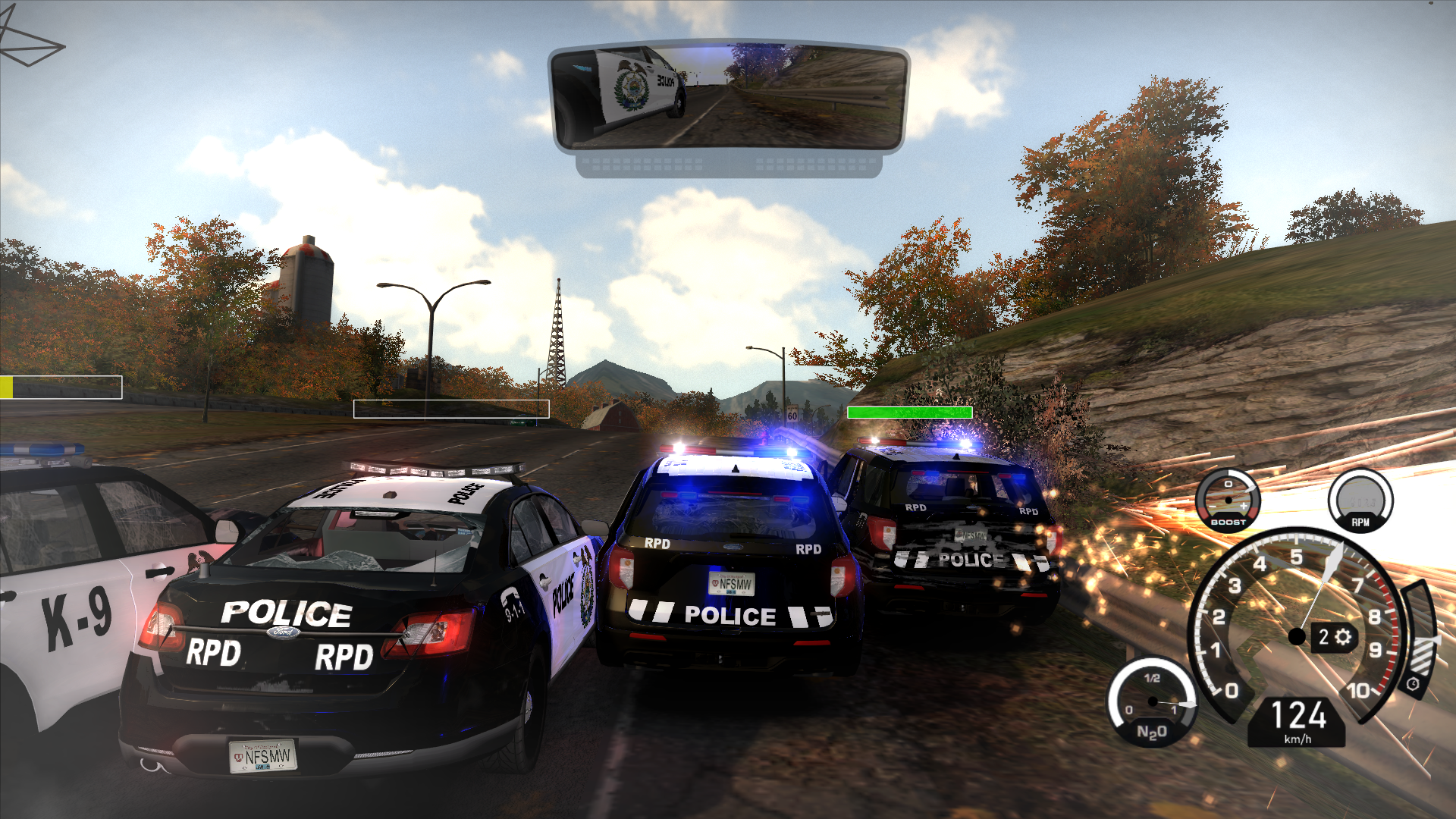Click the BOOST turbo gauge
Image resolution: width=1456 pixels, height=819 pixels.
pos(1228,500)
